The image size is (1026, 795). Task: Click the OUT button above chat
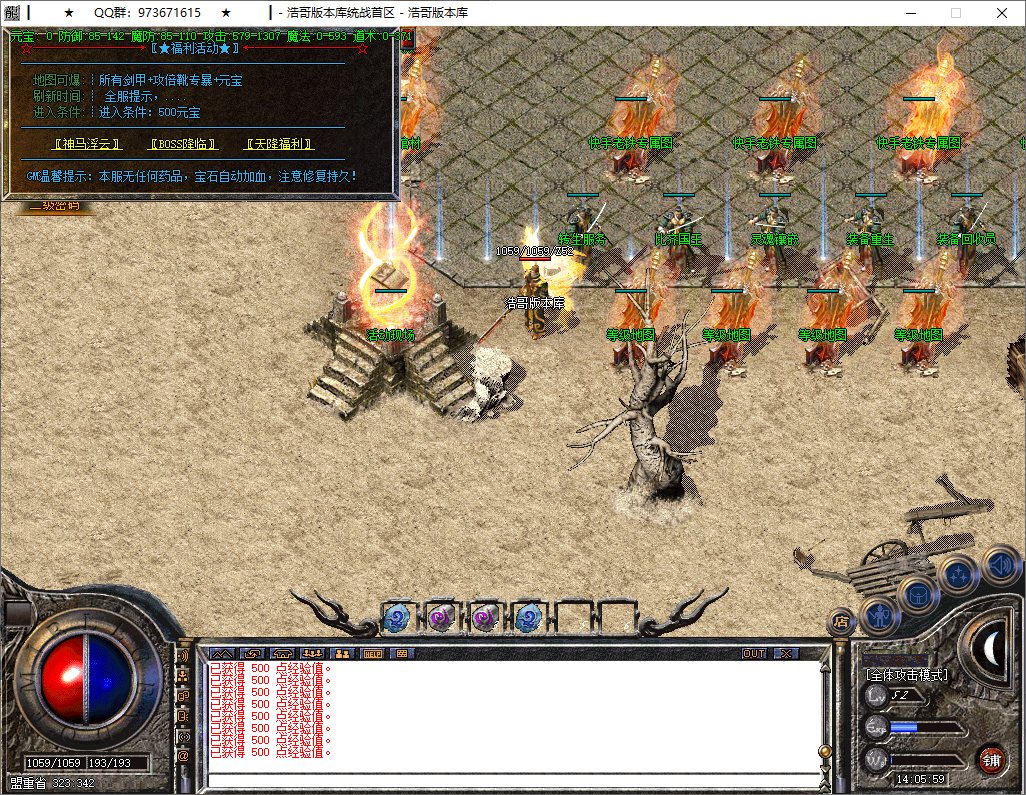[x=754, y=653]
